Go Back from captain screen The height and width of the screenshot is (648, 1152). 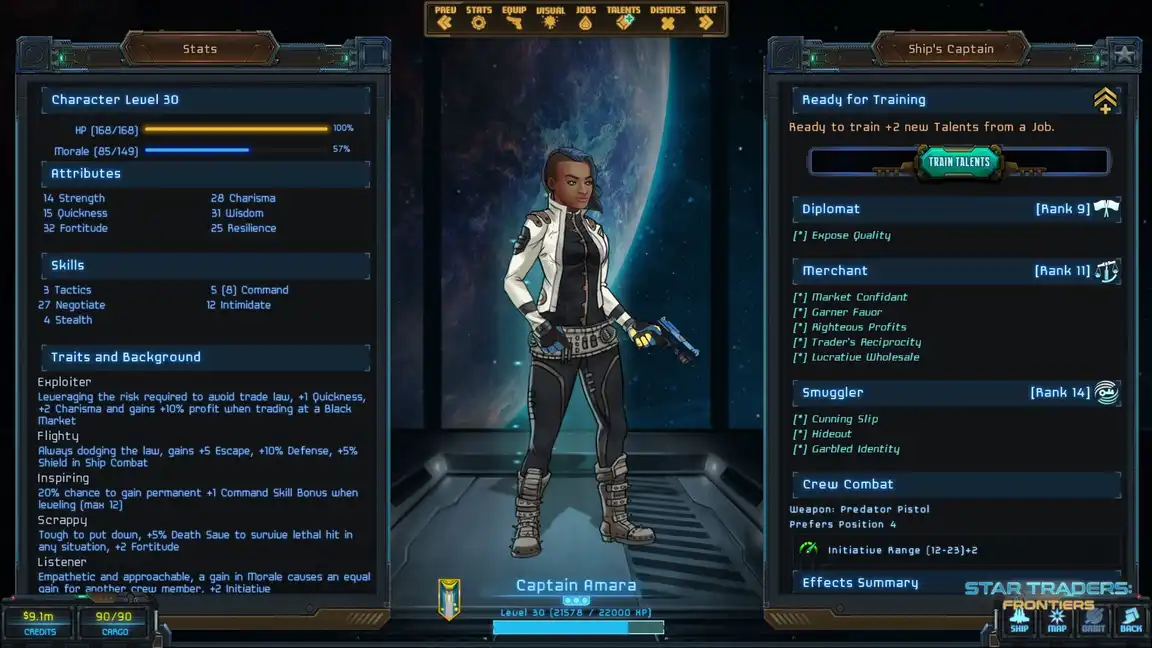click(x=1131, y=621)
